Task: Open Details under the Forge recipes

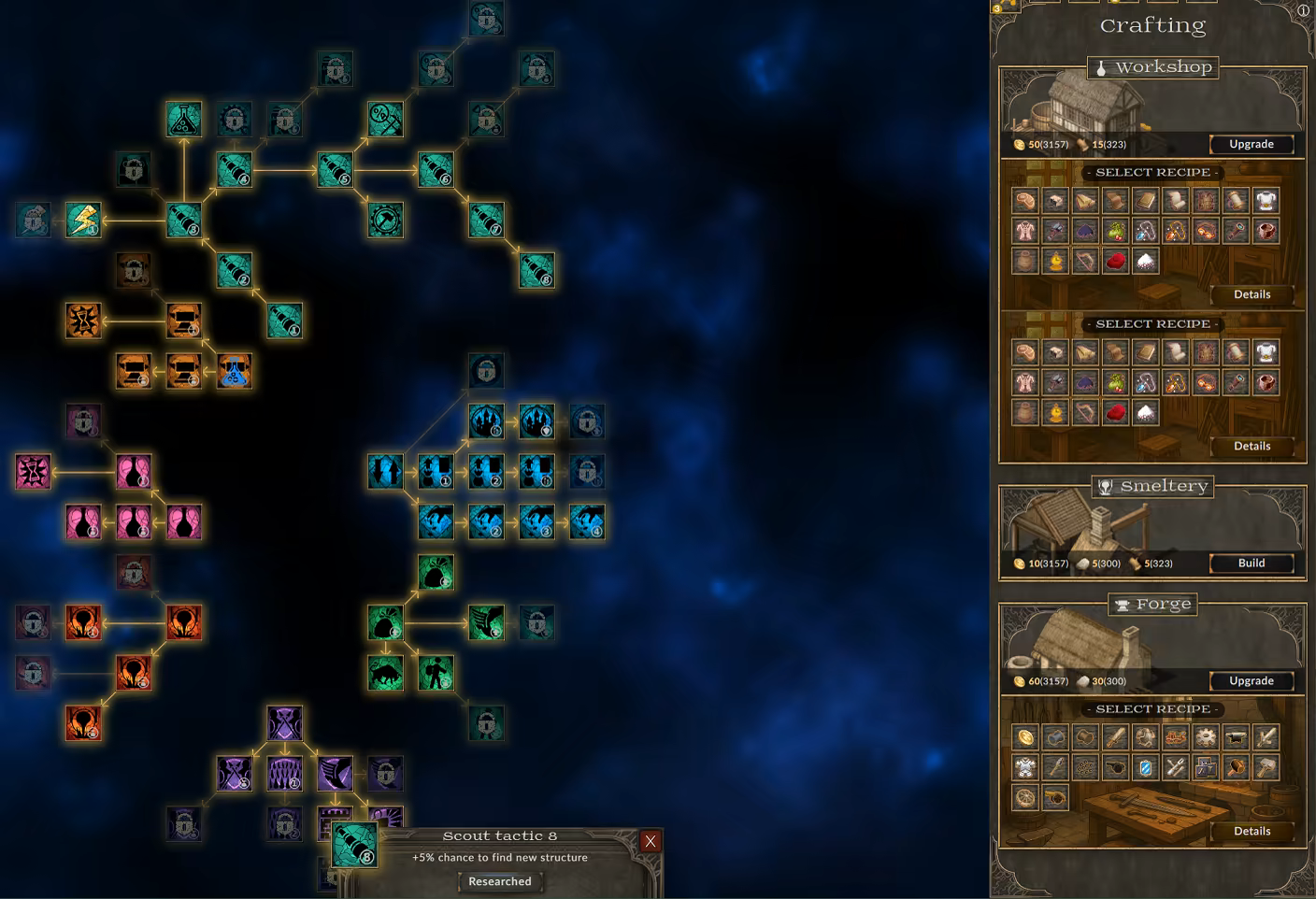Action: click(x=1252, y=831)
